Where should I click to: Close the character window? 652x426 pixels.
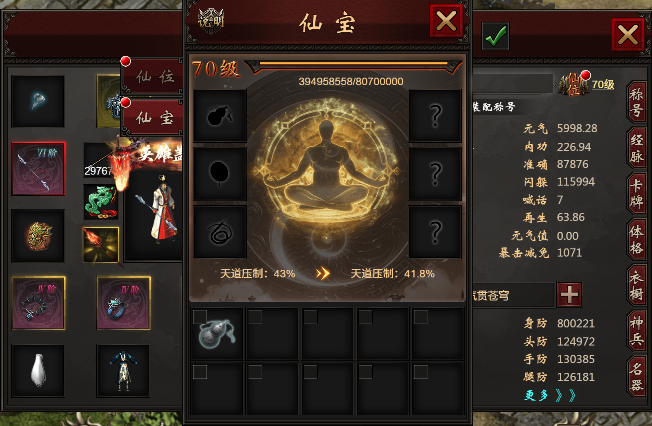(628, 35)
